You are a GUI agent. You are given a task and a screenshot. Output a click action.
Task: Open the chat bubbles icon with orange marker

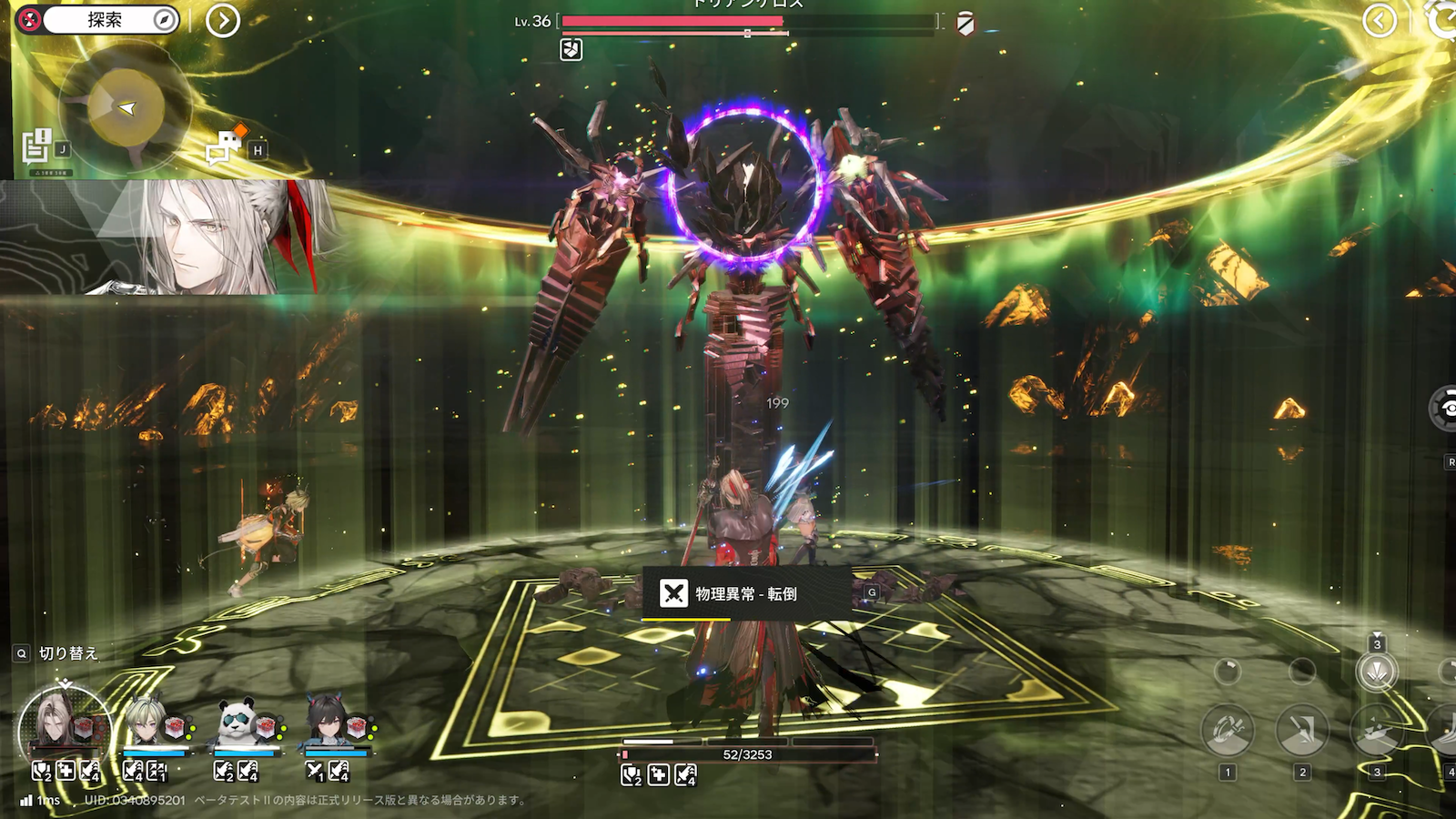point(224,146)
